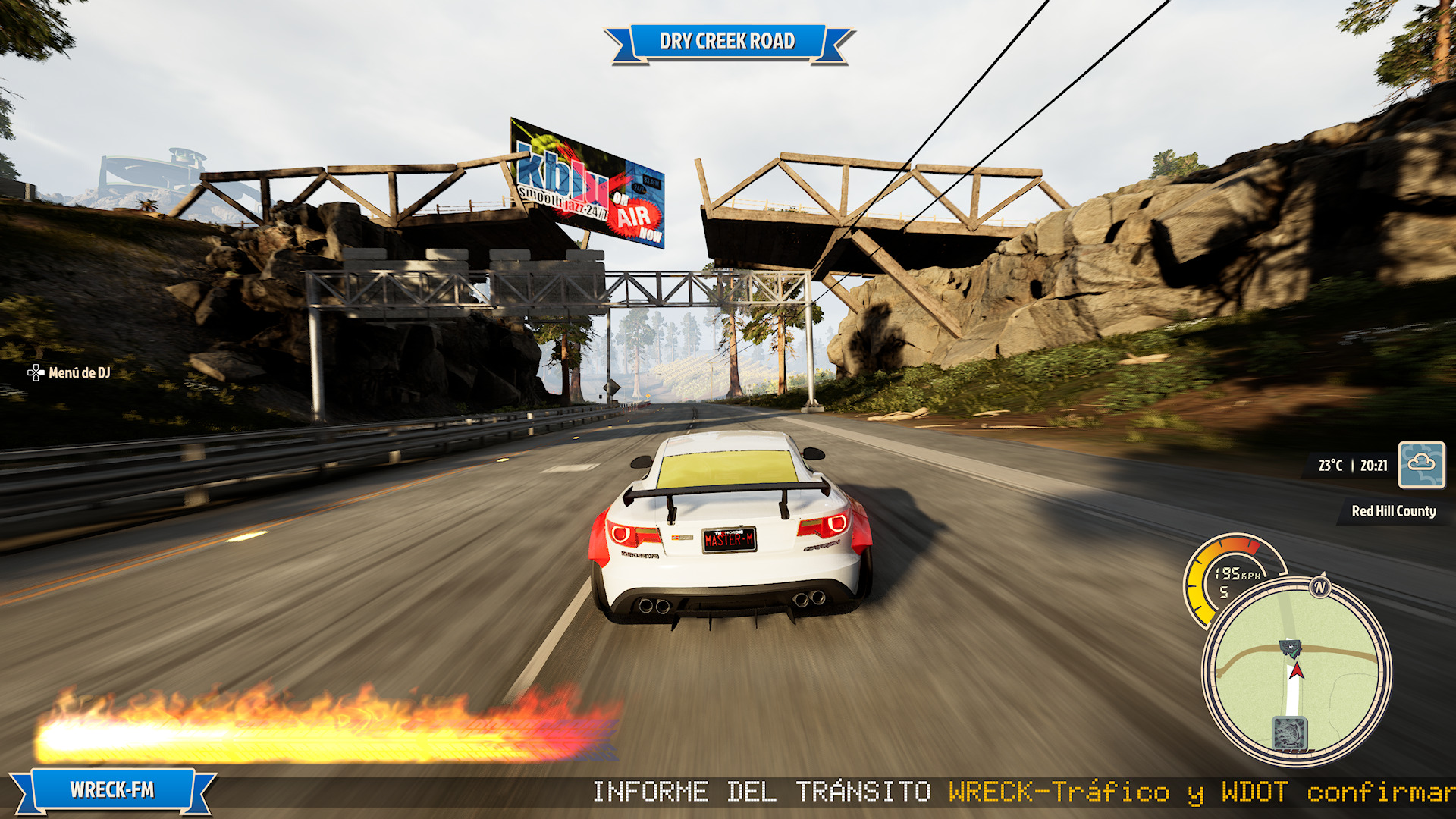The width and height of the screenshot is (1456, 819).
Task: Select the square landmark icon on minimap
Action: click(x=1289, y=733)
